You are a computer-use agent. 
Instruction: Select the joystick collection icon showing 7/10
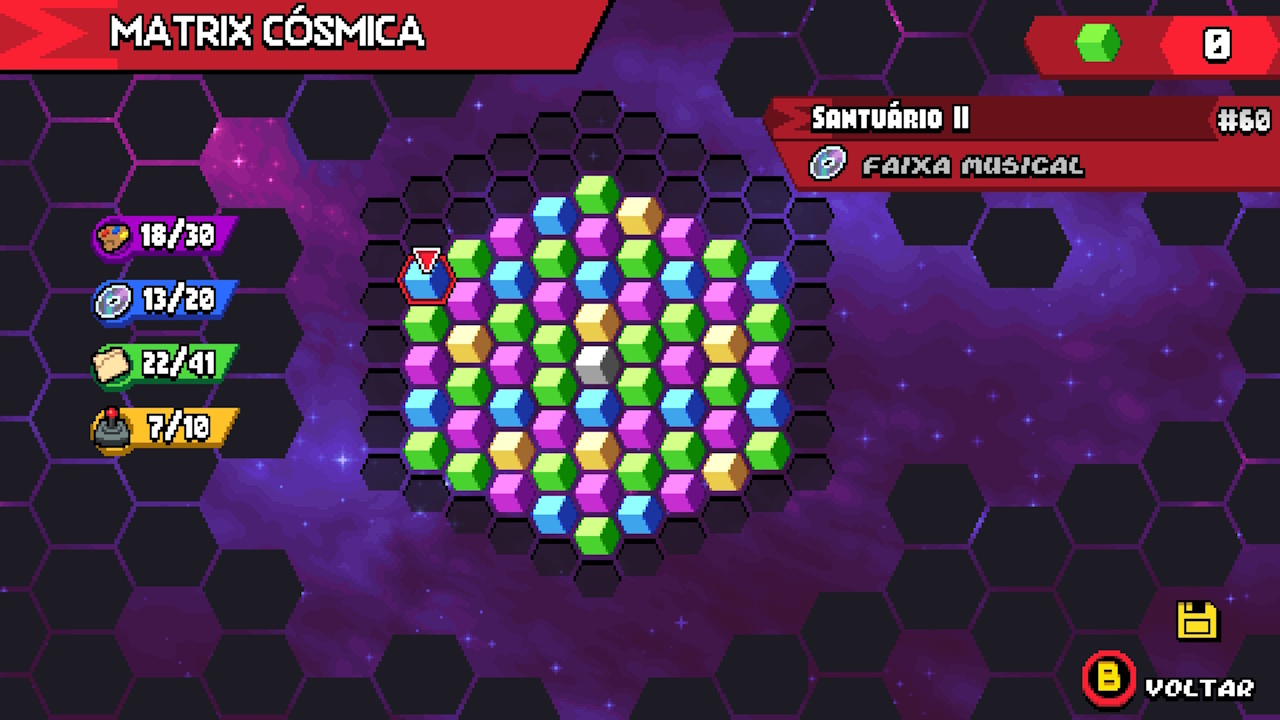click(112, 427)
